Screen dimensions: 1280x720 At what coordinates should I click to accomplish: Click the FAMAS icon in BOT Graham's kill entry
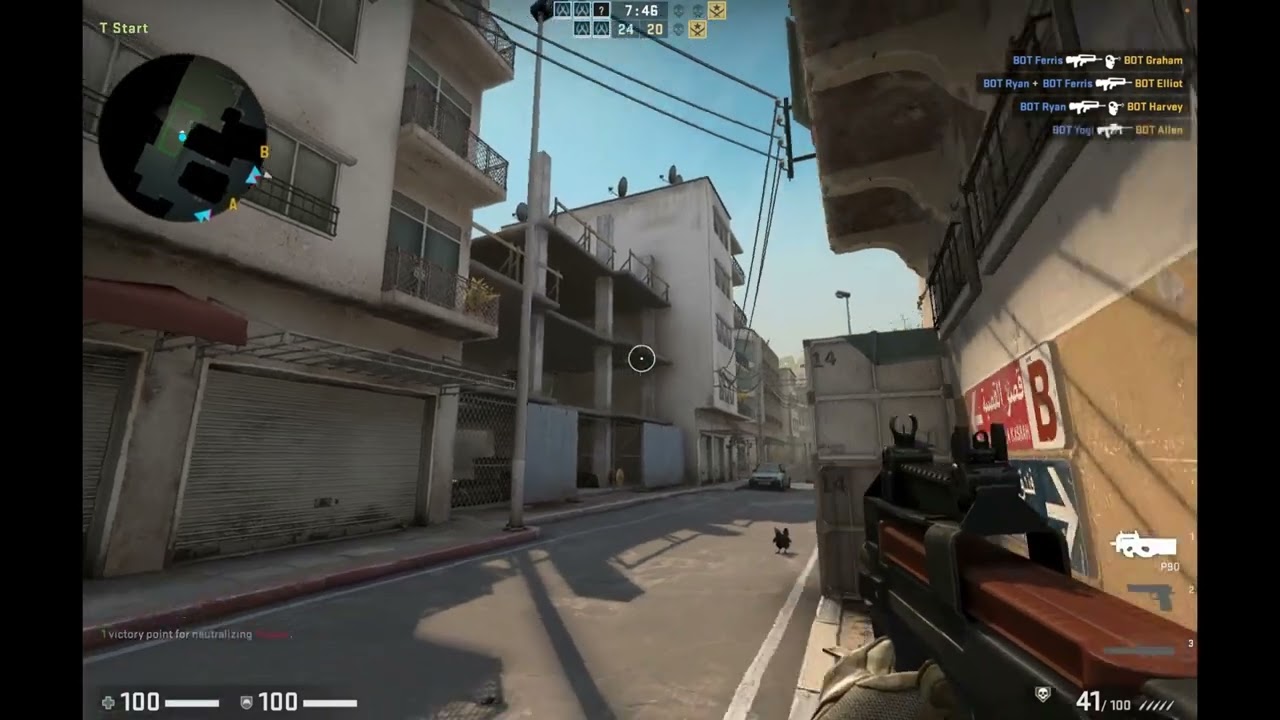(1083, 61)
